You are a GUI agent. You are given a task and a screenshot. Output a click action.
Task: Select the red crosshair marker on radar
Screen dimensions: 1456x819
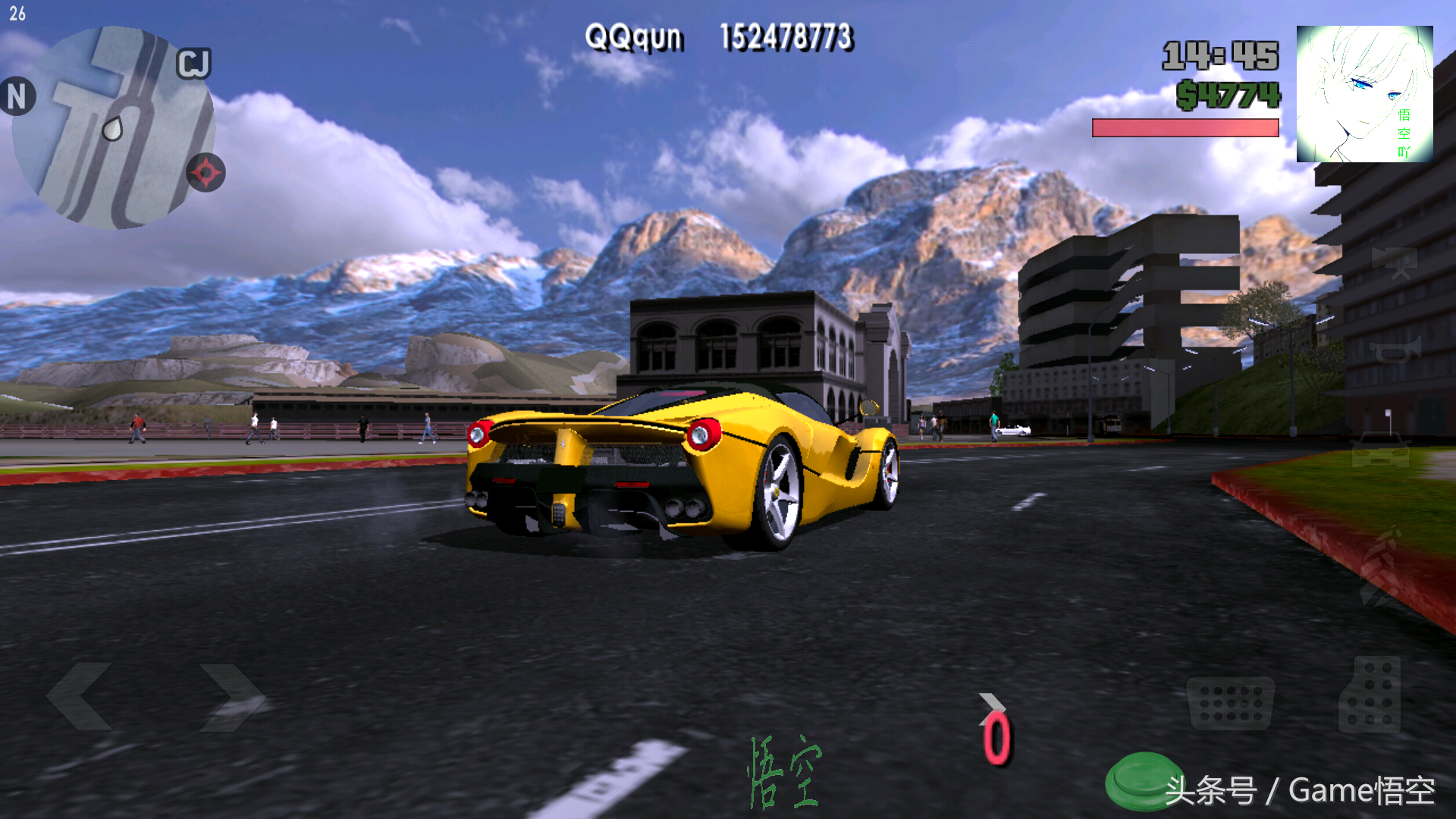(206, 173)
